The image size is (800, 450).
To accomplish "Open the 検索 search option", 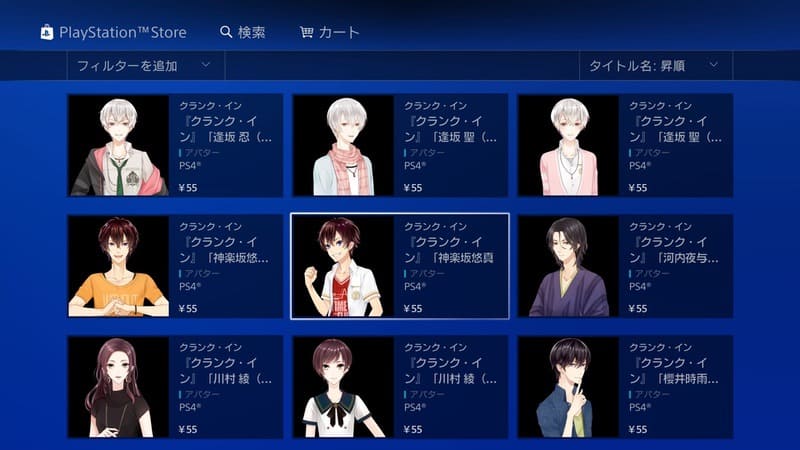I will (x=242, y=32).
